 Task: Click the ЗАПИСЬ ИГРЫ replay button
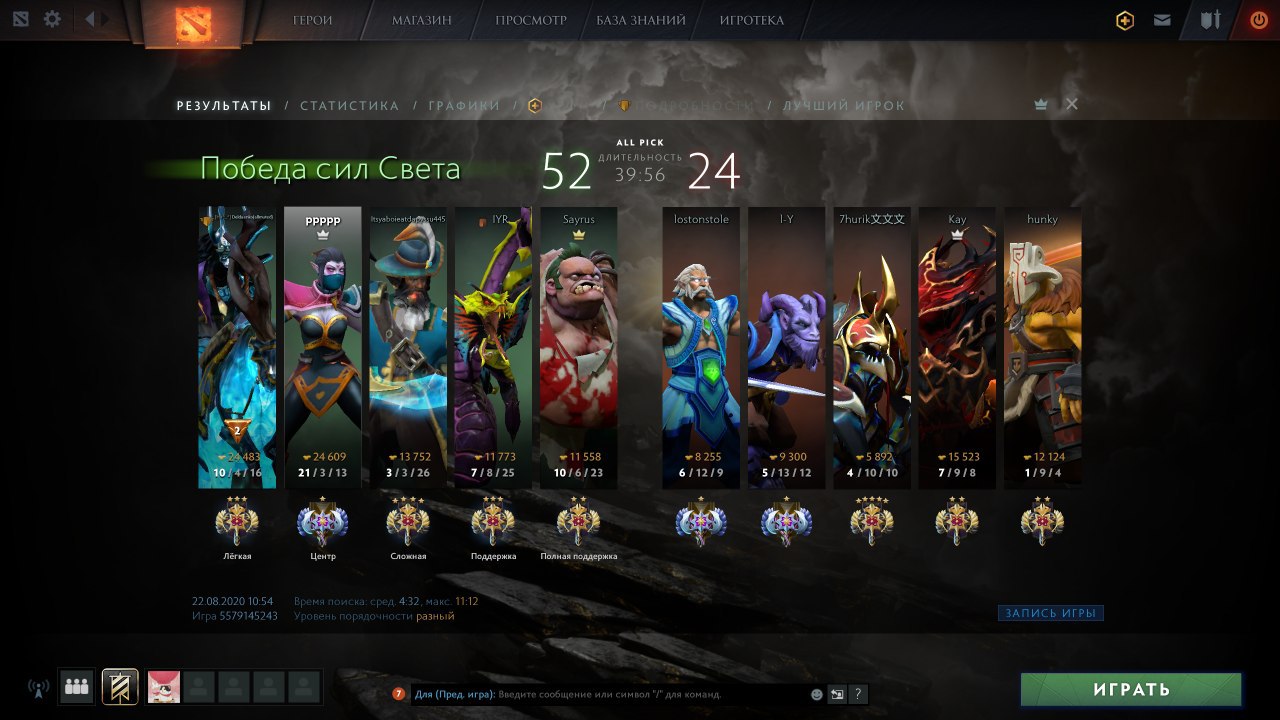pyautogui.click(x=1050, y=613)
